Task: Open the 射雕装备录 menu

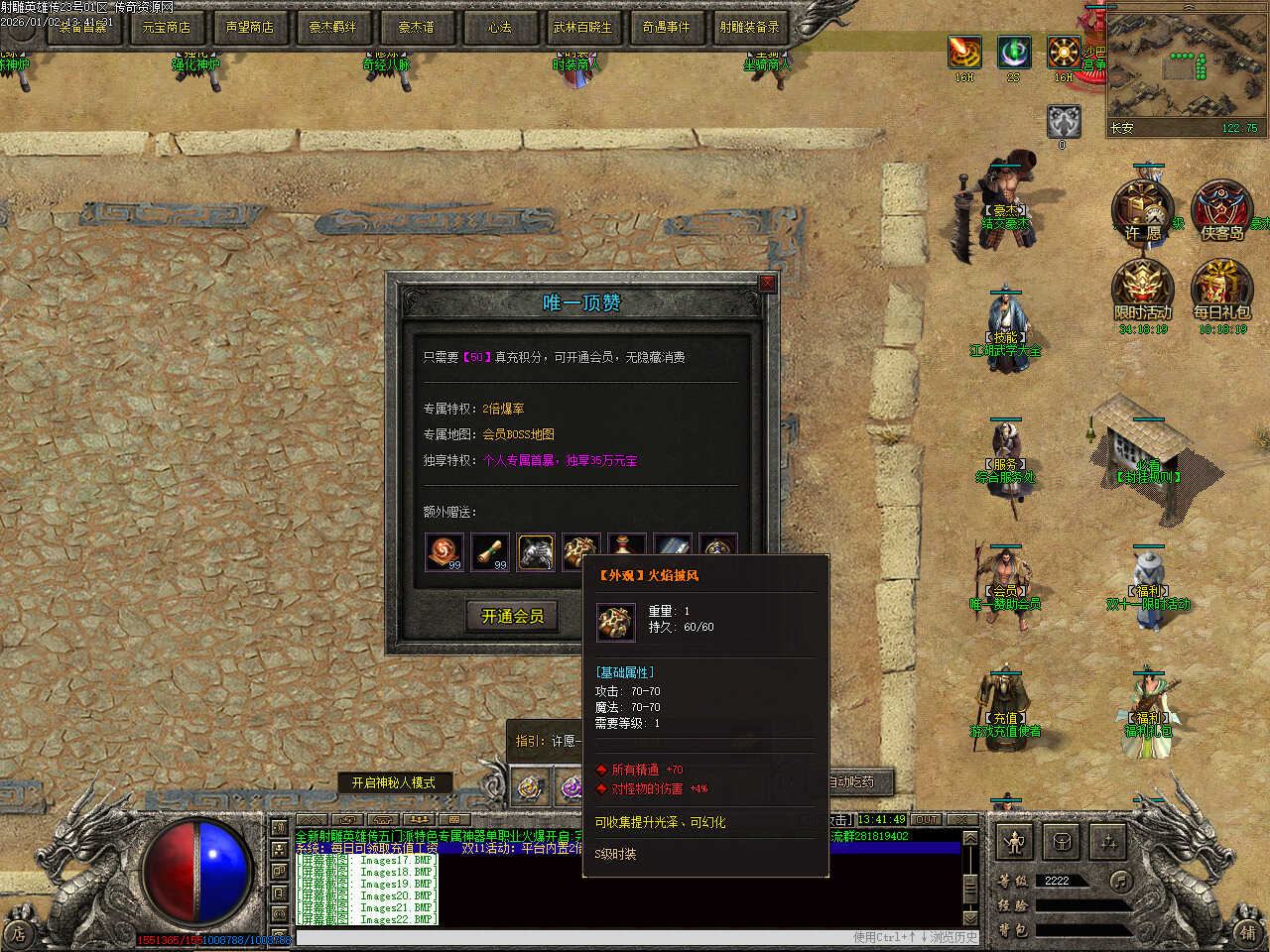Action: (749, 27)
